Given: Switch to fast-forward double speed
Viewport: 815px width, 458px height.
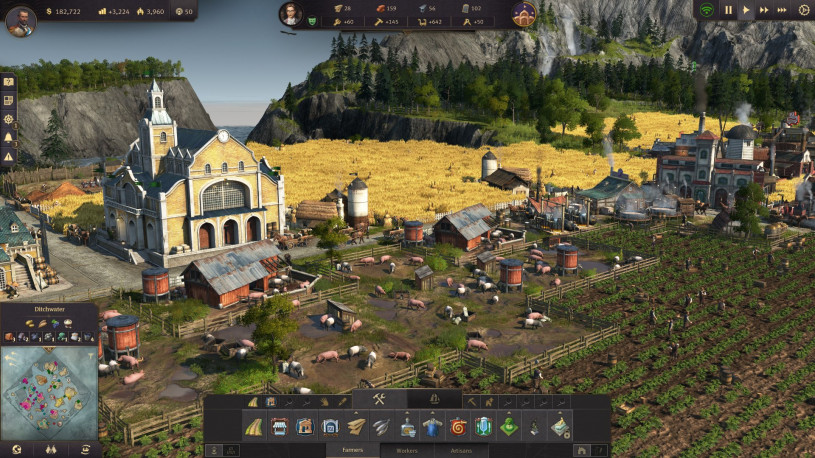Looking at the screenshot, I should [765, 10].
